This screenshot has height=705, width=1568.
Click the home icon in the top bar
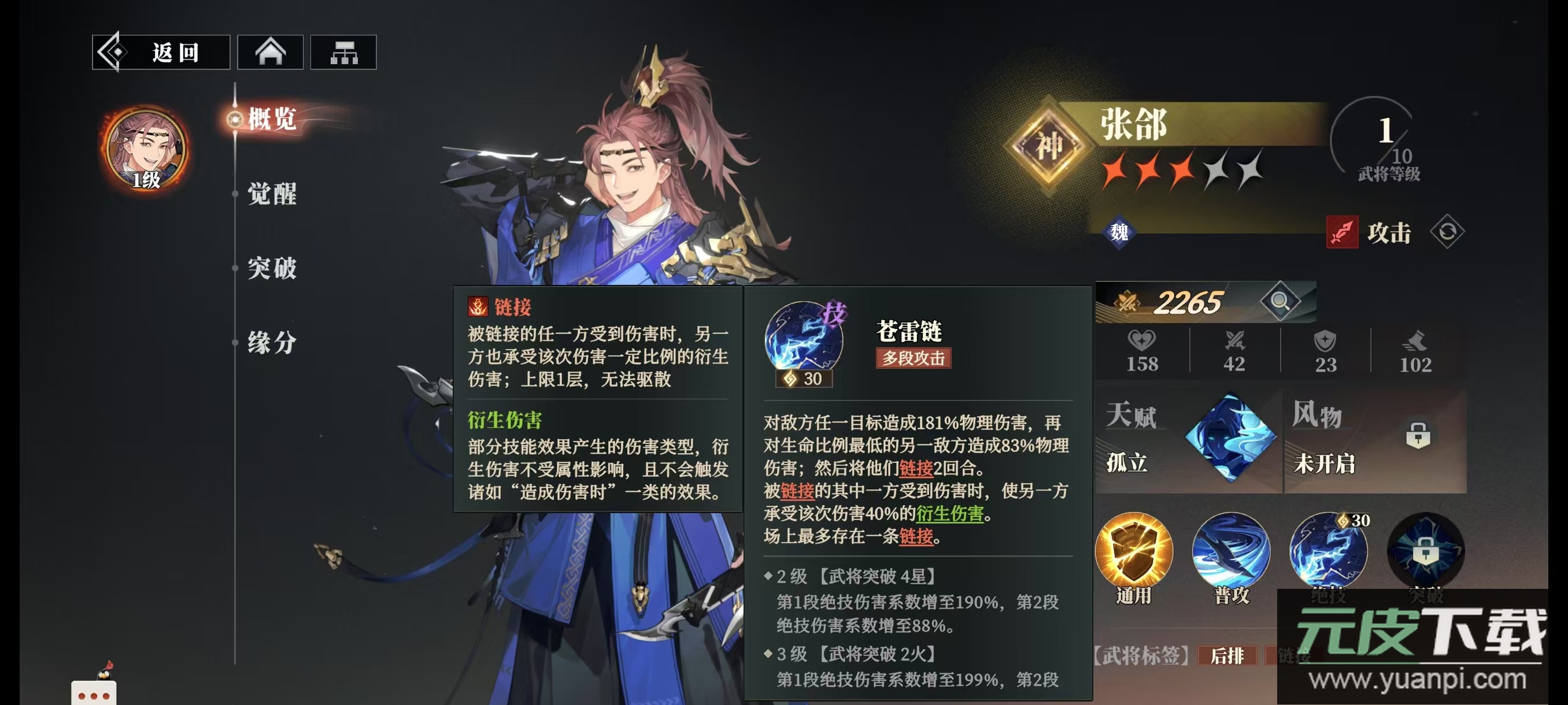tap(272, 53)
